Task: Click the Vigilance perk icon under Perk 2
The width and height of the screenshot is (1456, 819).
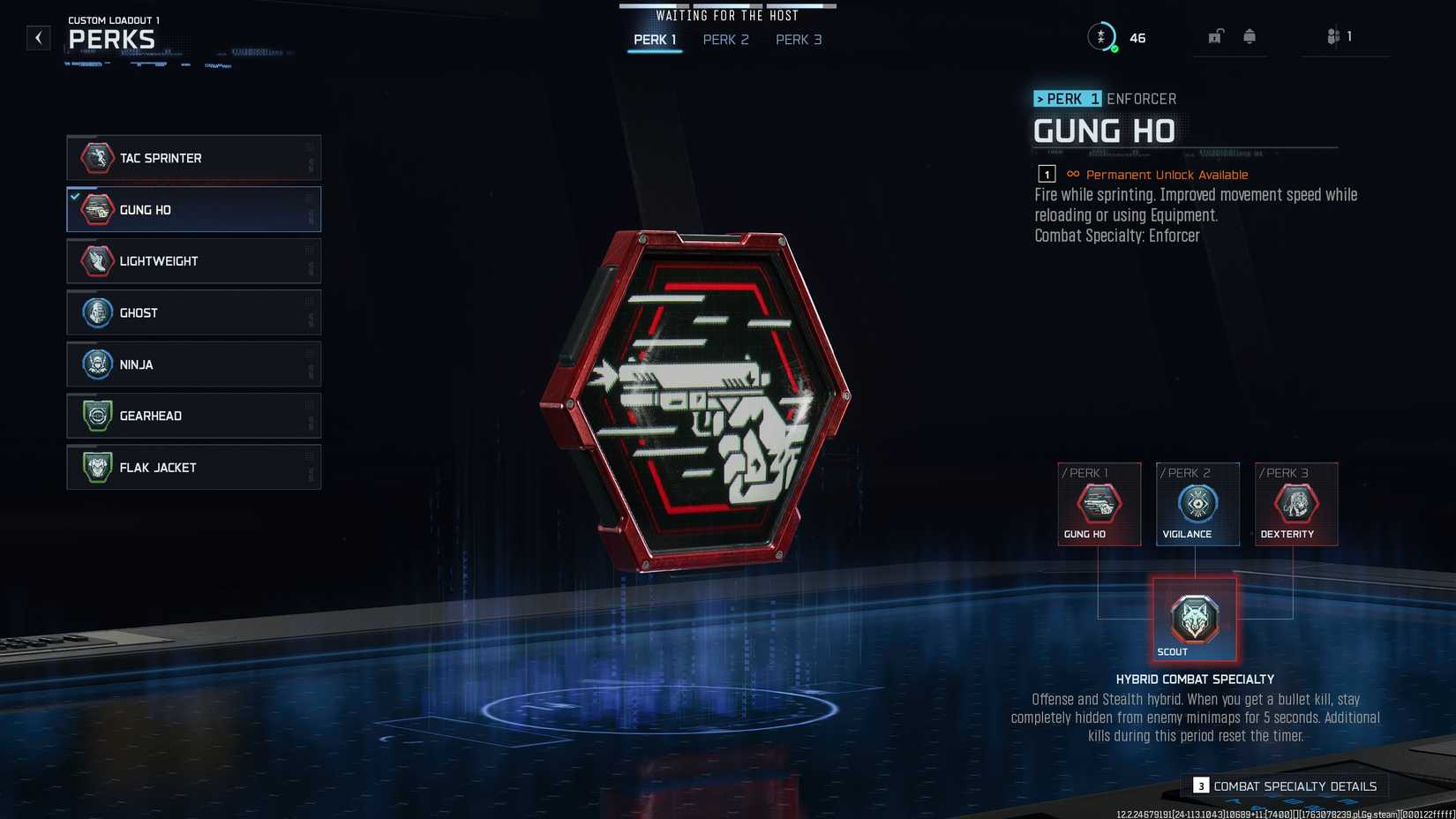Action: (1197, 505)
